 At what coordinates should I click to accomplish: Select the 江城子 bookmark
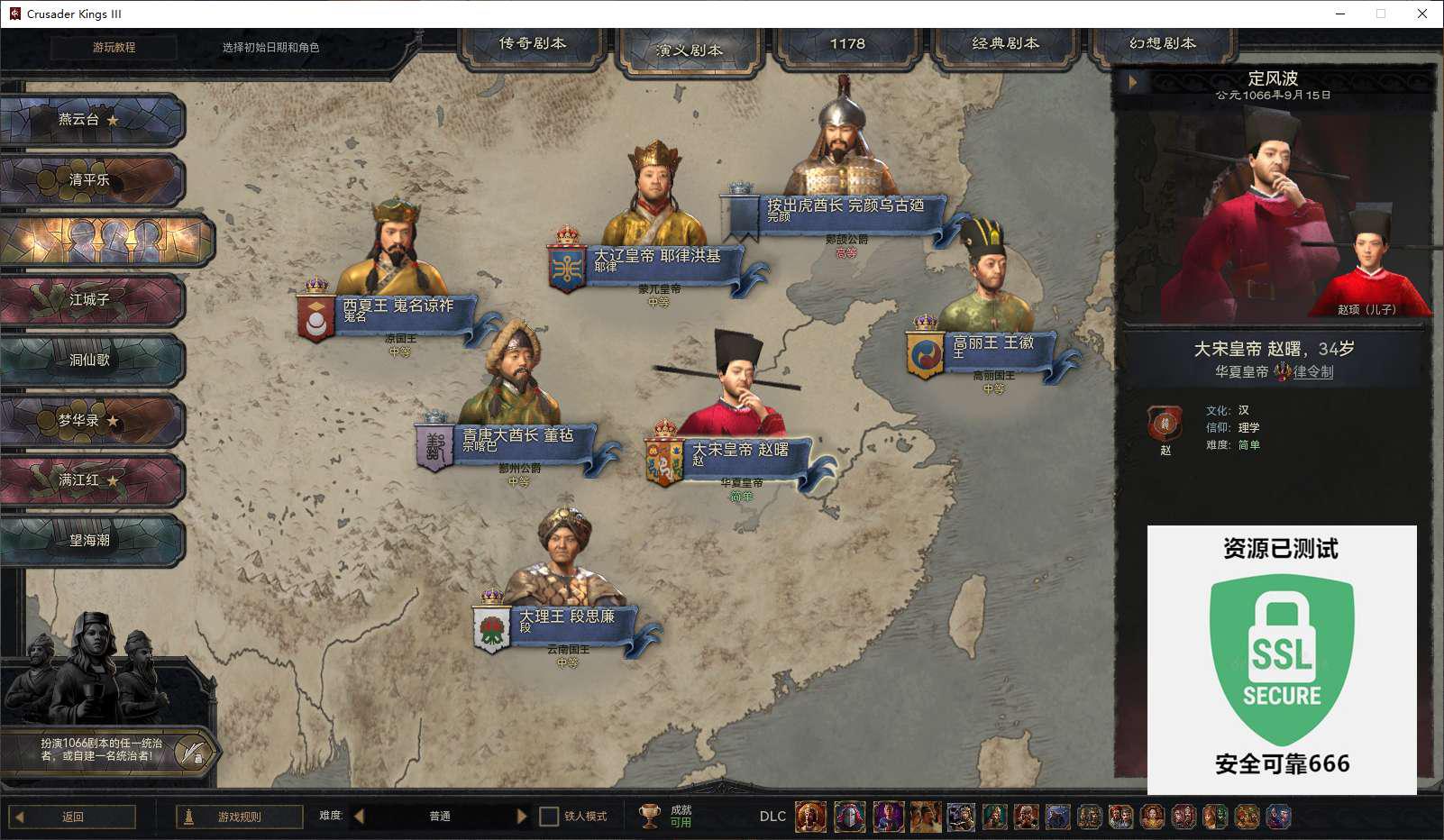pyautogui.click(x=90, y=300)
